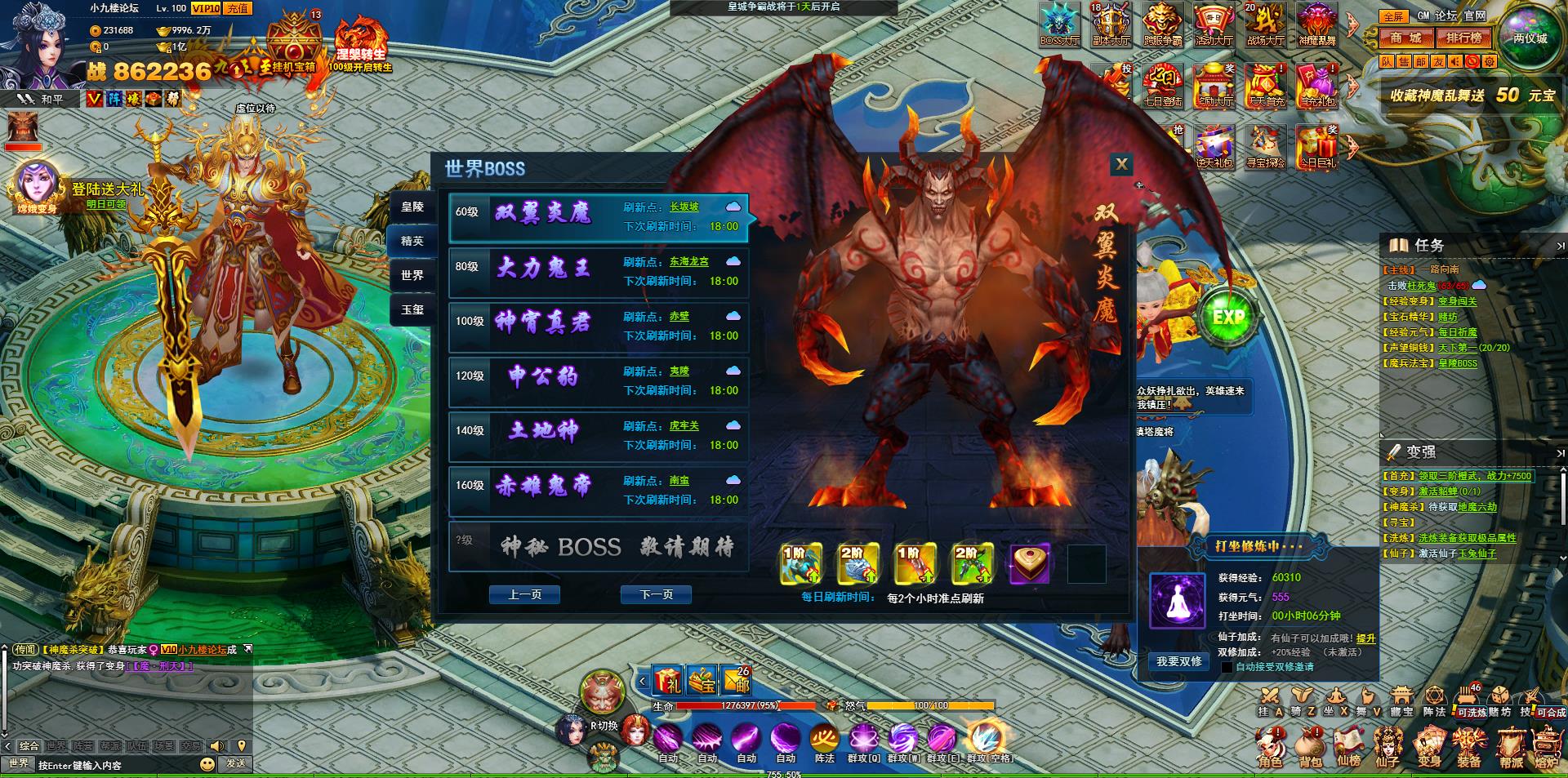The width and height of the screenshot is (1568, 778).
Task: Send the chat message with 发送
Action: 236,763
